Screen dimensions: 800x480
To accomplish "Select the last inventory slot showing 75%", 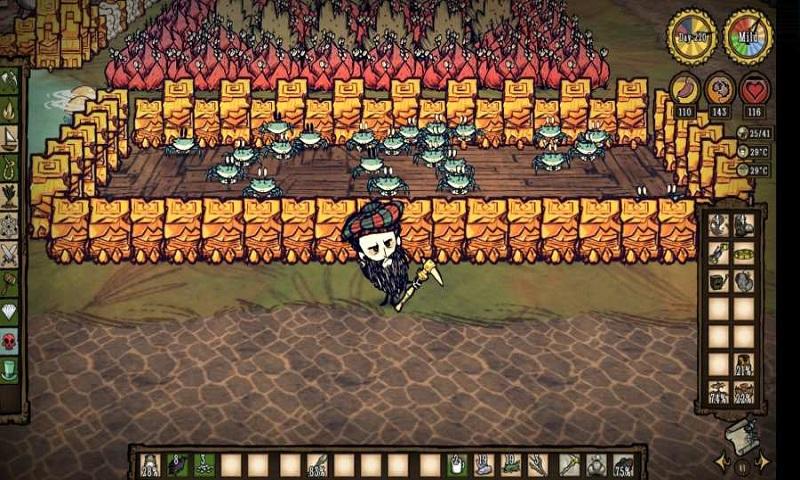I will click(622, 465).
